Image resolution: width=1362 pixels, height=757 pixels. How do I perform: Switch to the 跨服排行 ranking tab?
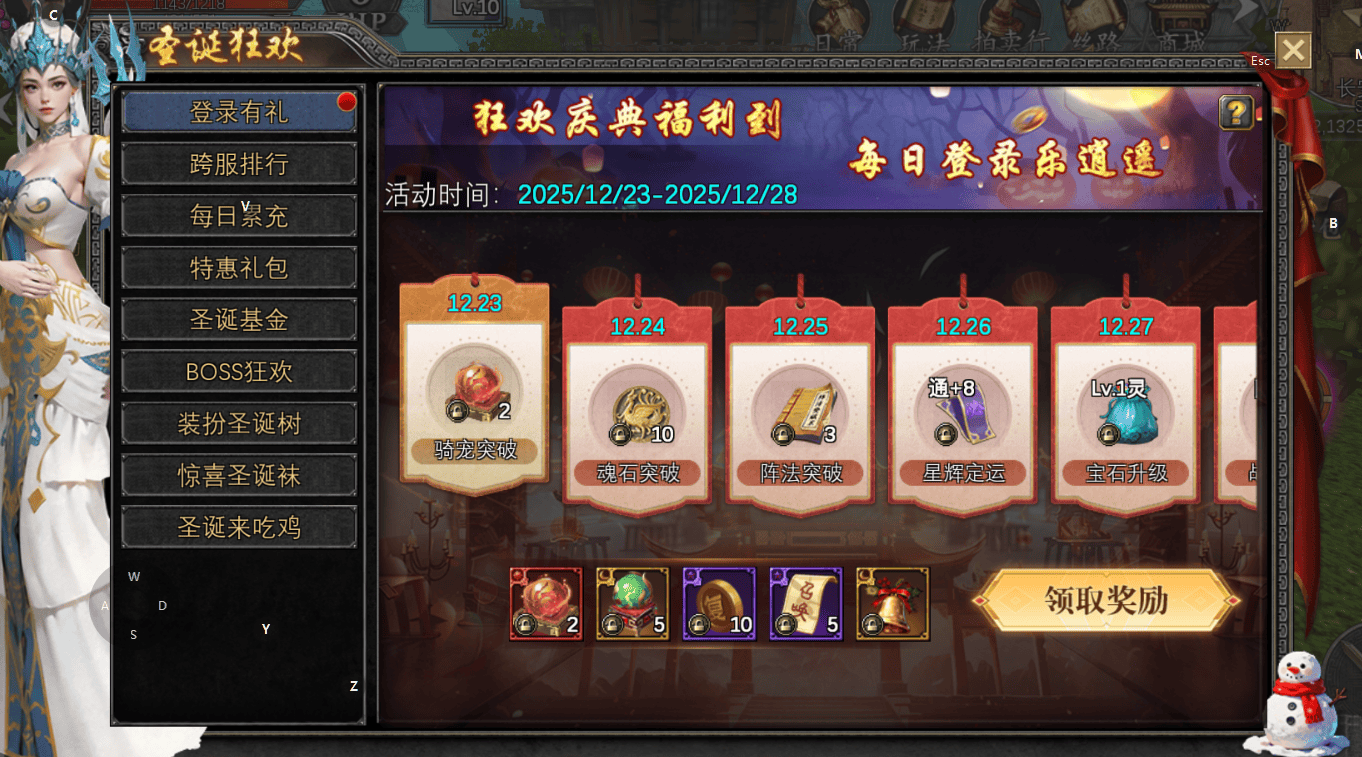click(239, 164)
